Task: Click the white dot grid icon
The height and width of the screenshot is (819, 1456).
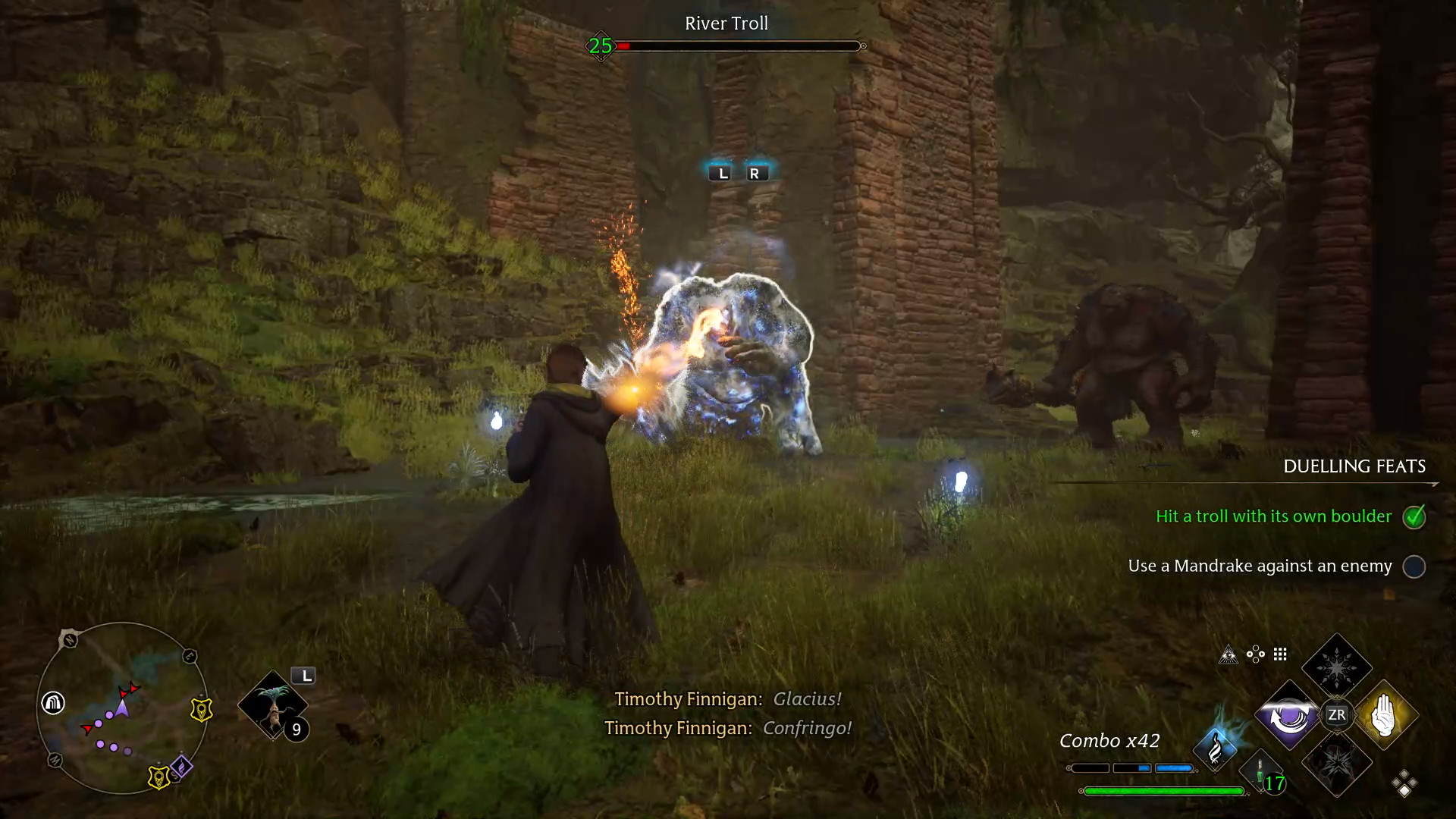Action: [1280, 654]
